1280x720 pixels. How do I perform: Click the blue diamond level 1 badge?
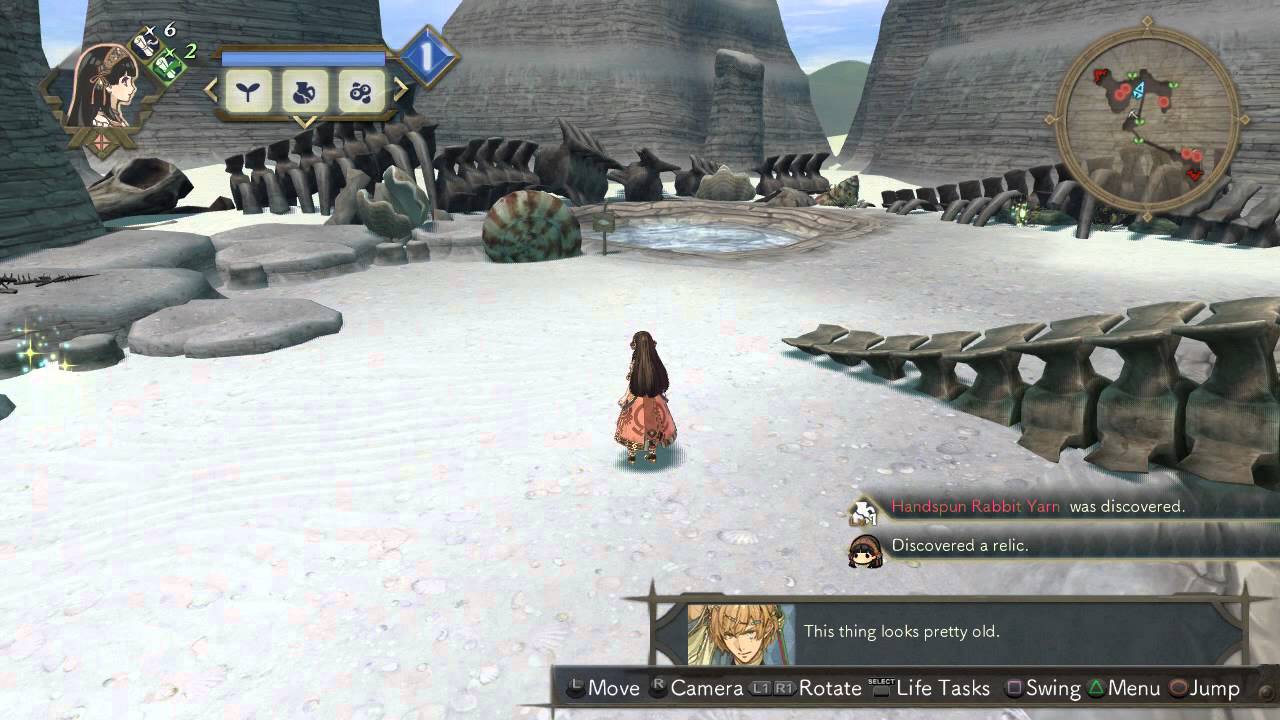427,59
